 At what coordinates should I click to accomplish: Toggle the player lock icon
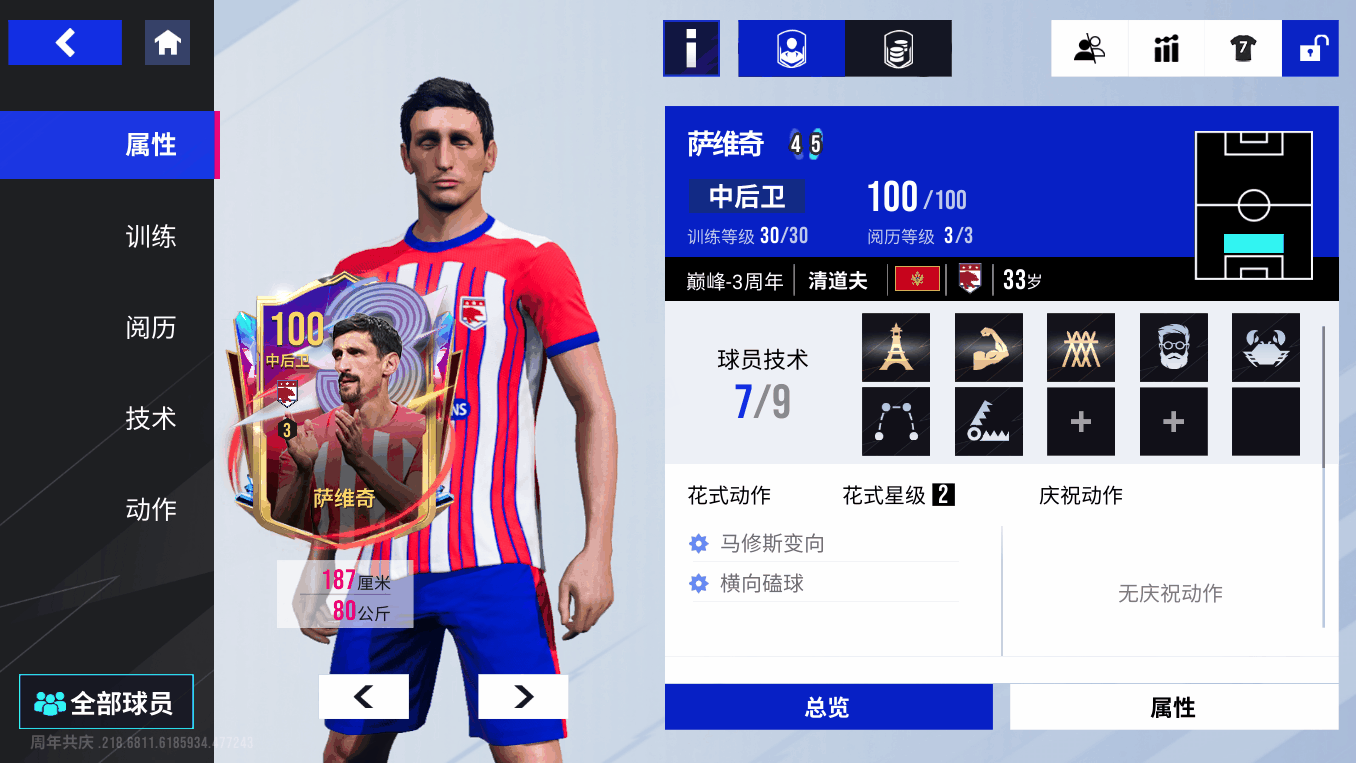(x=1310, y=48)
